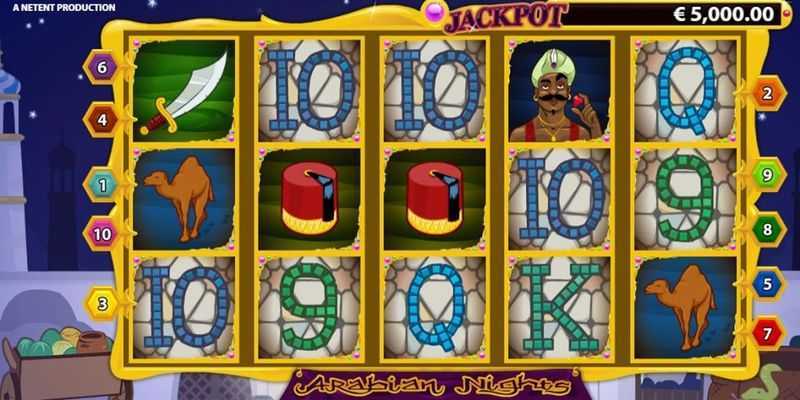This screenshot has height=400, width=800.
Task: Choose the orange payline 2 marker
Action: [x=767, y=94]
